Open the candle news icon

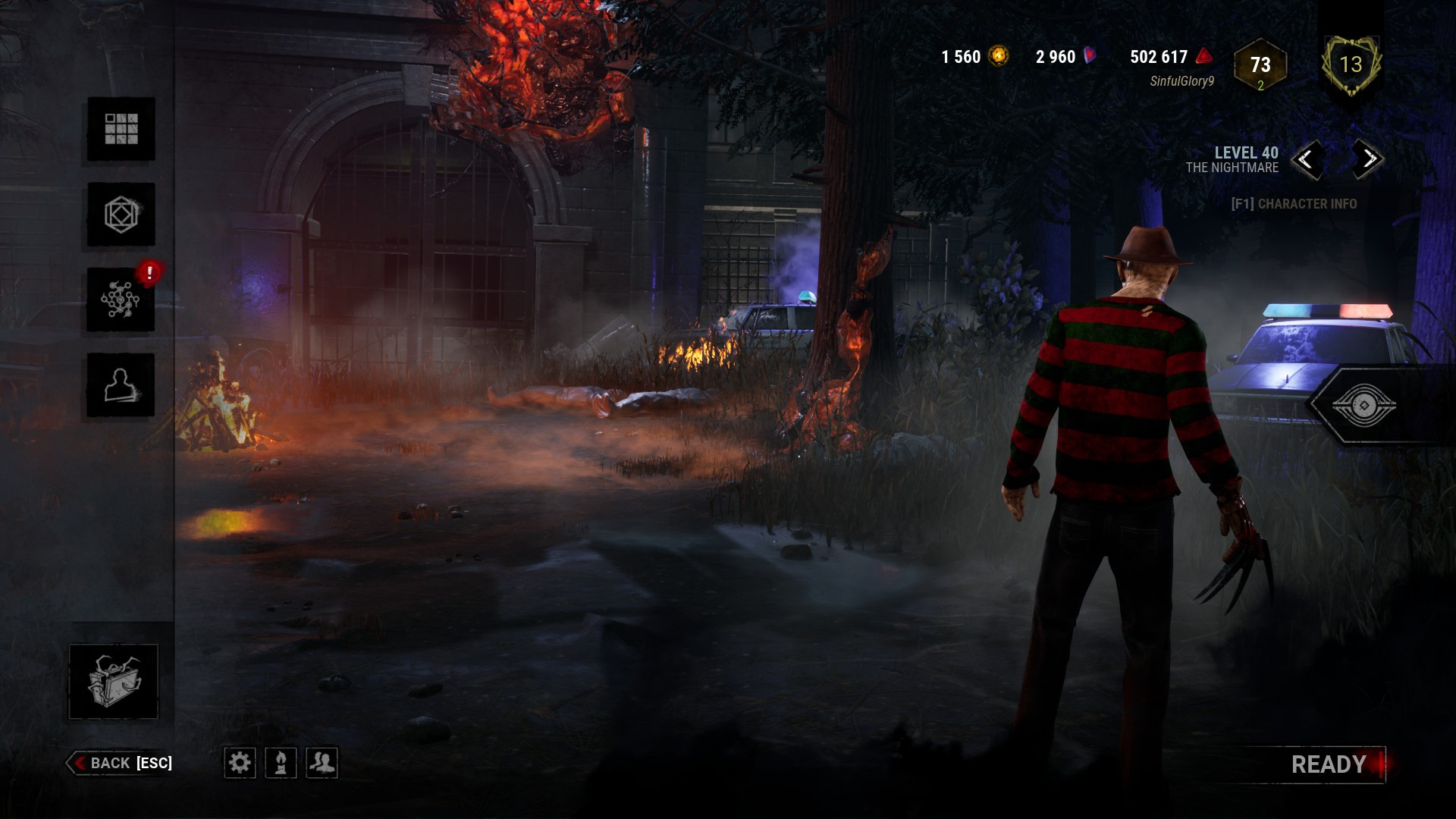click(x=281, y=763)
